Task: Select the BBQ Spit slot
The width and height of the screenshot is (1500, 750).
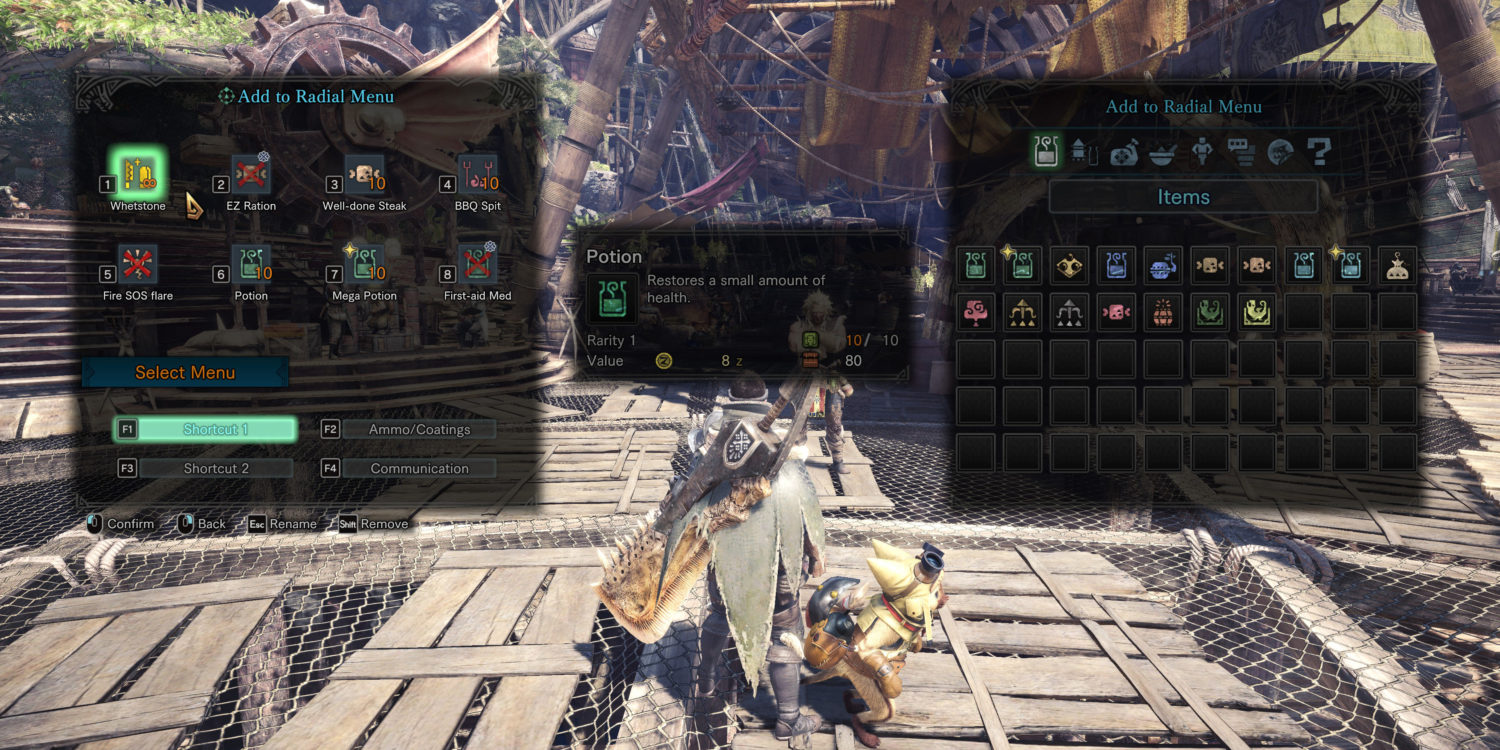Action: pyautogui.click(x=477, y=173)
